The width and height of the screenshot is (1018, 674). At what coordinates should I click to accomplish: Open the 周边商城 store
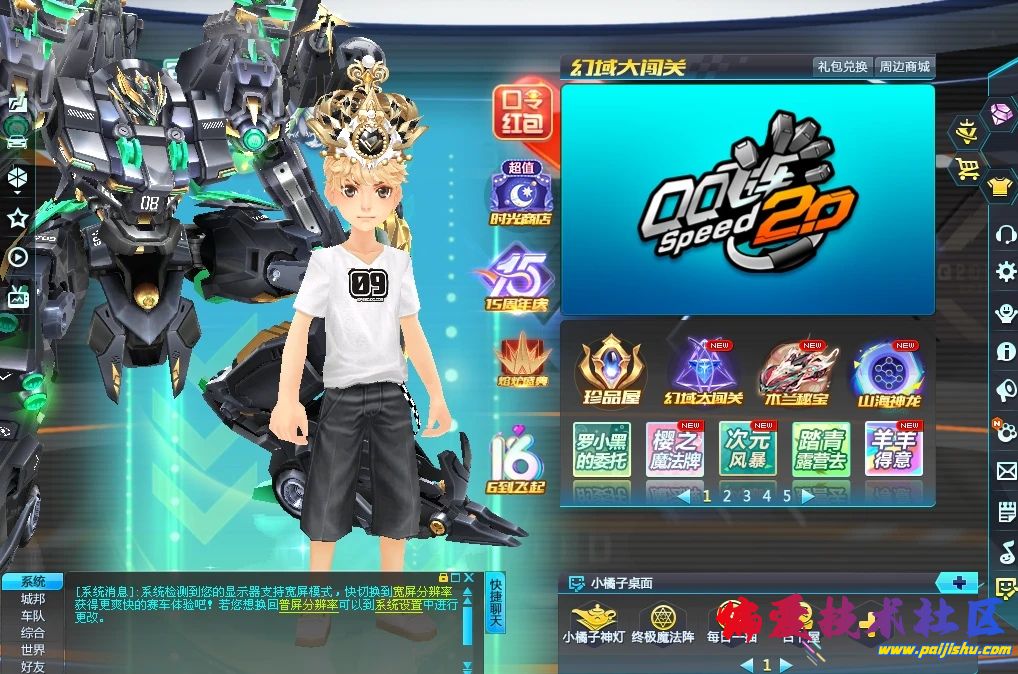point(904,67)
